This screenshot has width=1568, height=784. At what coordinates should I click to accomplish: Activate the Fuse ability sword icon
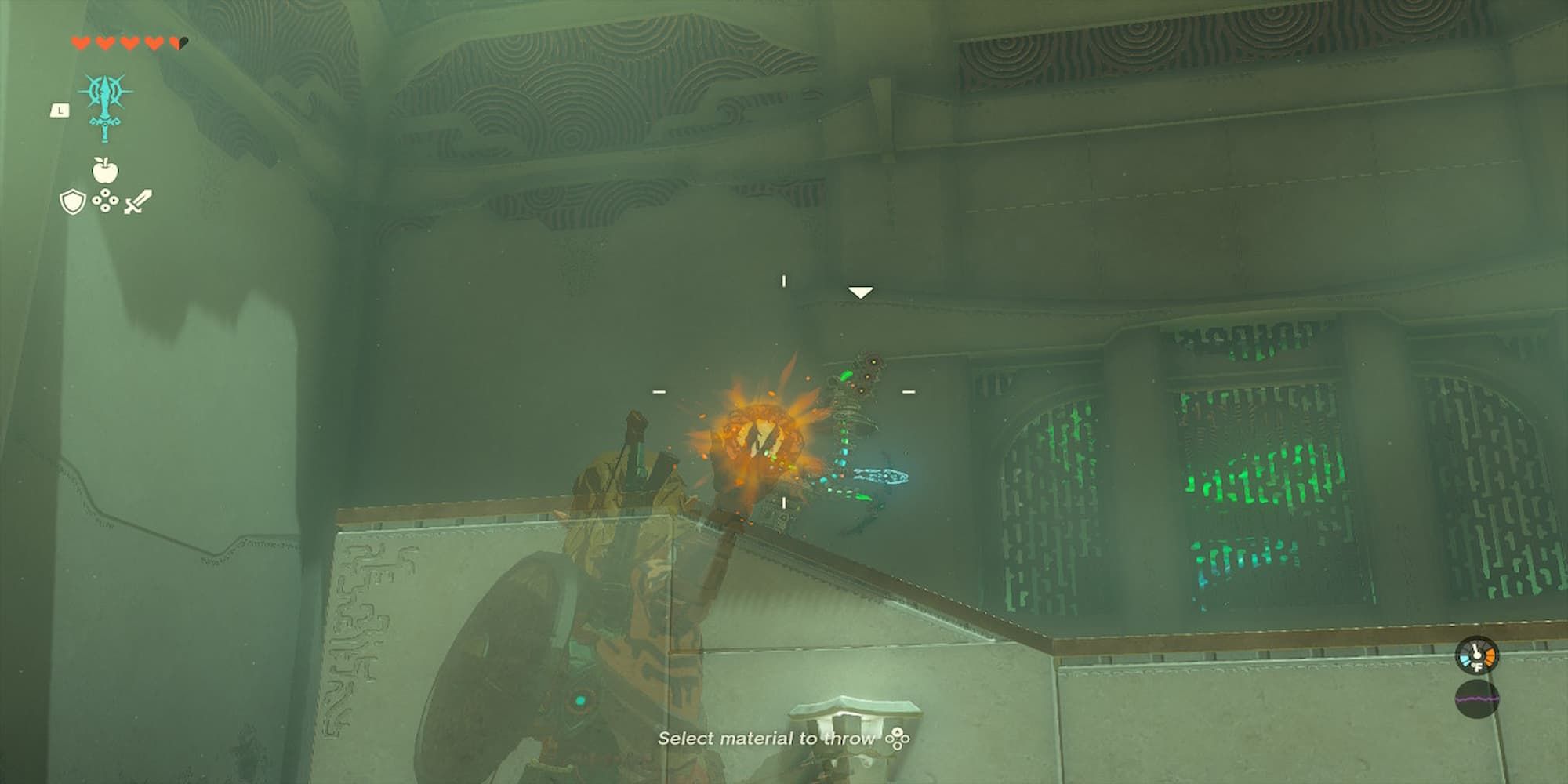[104, 106]
